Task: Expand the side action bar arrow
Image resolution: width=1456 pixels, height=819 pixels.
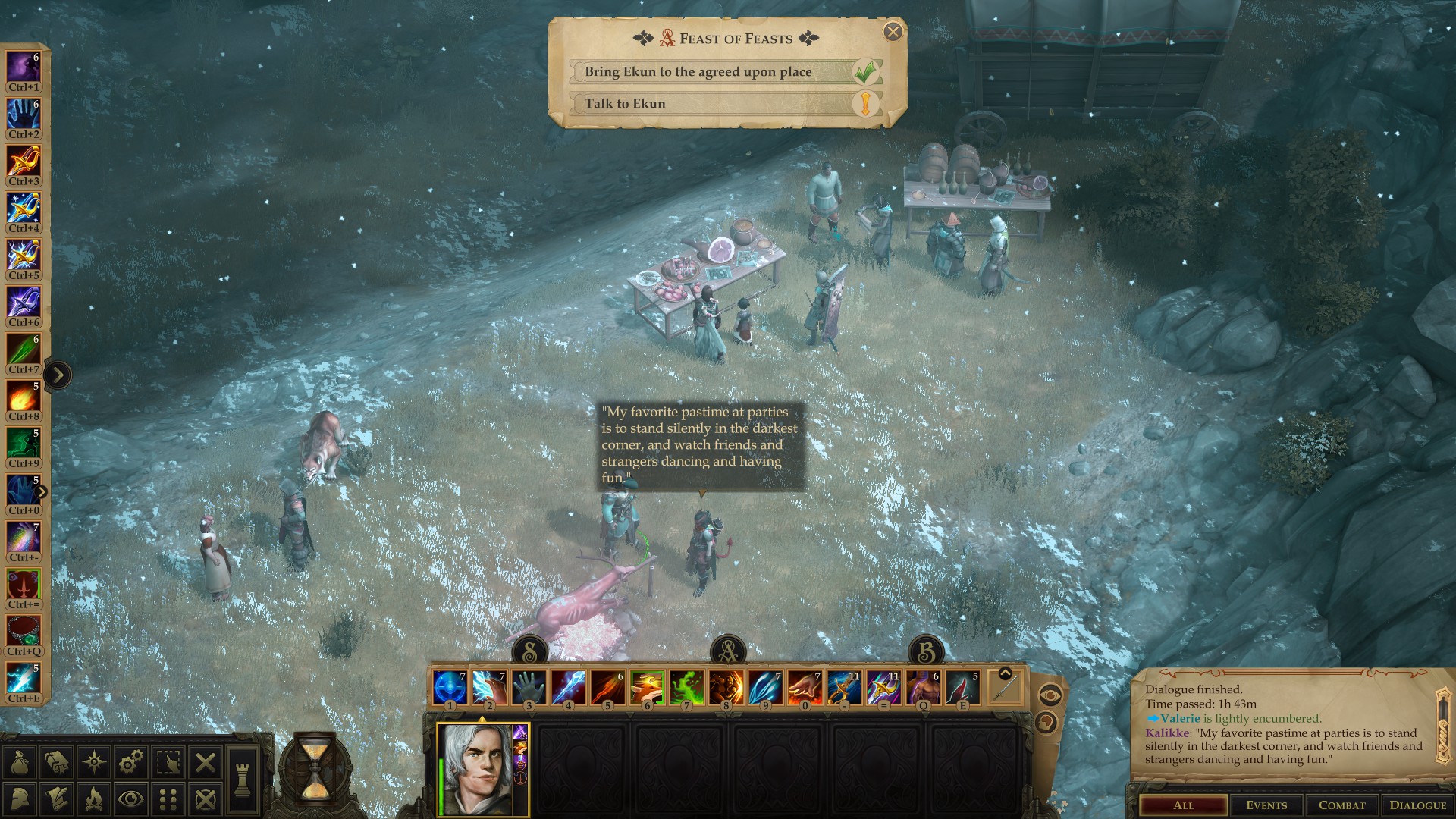Action: 58,375
